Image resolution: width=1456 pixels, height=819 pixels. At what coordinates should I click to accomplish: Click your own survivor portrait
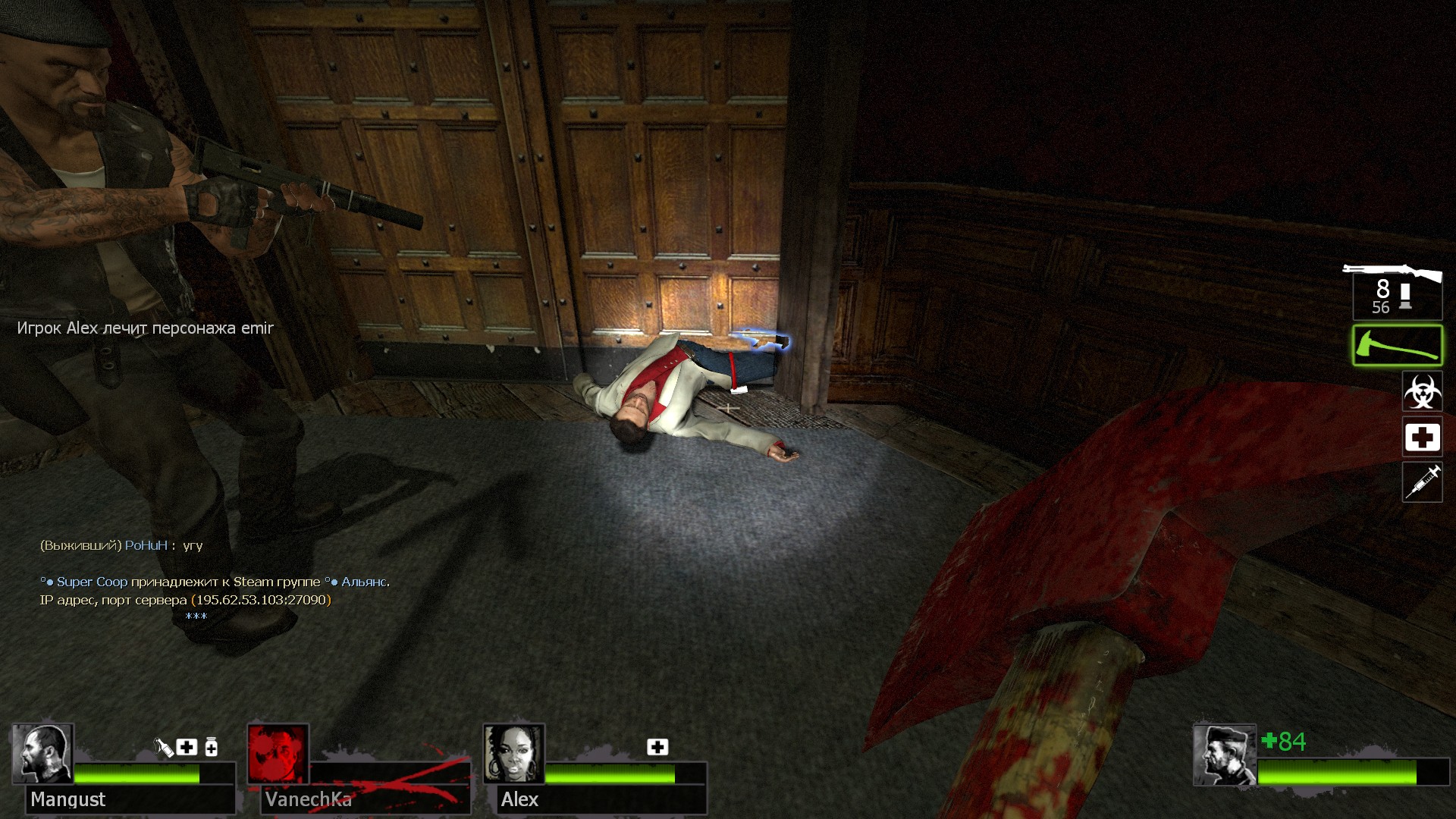coord(1224,755)
